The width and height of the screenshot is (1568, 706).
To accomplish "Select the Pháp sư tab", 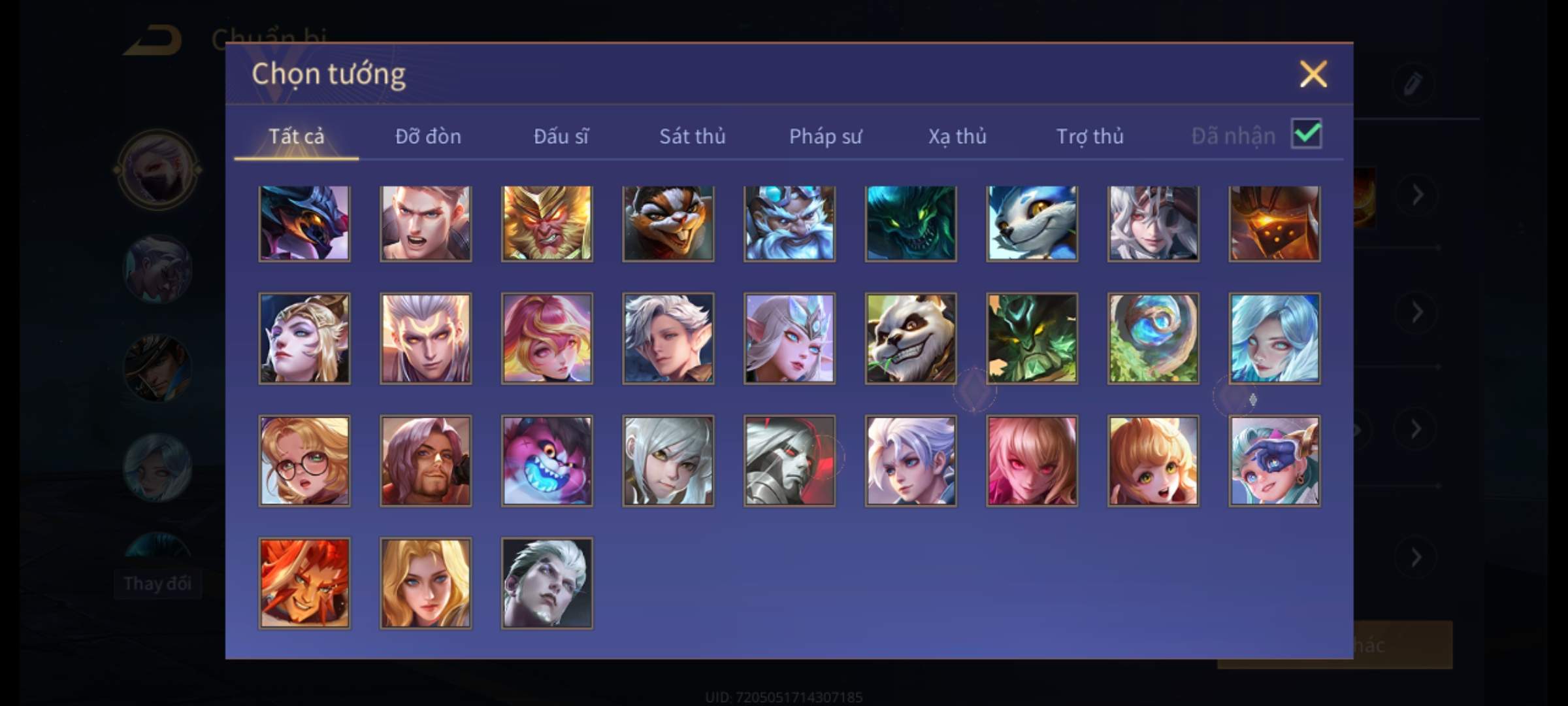I will point(825,136).
